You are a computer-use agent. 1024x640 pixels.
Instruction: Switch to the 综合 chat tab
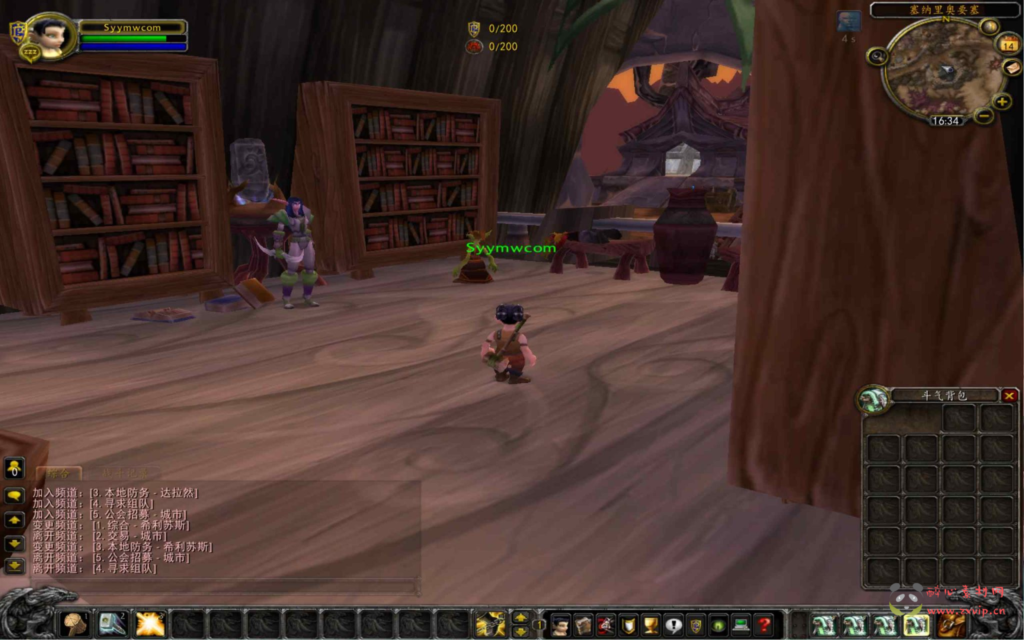point(59,472)
